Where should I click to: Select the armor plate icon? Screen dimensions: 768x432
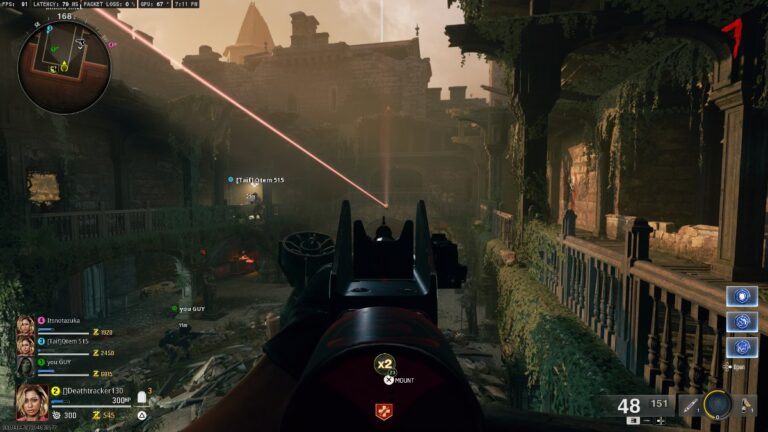pyautogui.click(x=143, y=397)
